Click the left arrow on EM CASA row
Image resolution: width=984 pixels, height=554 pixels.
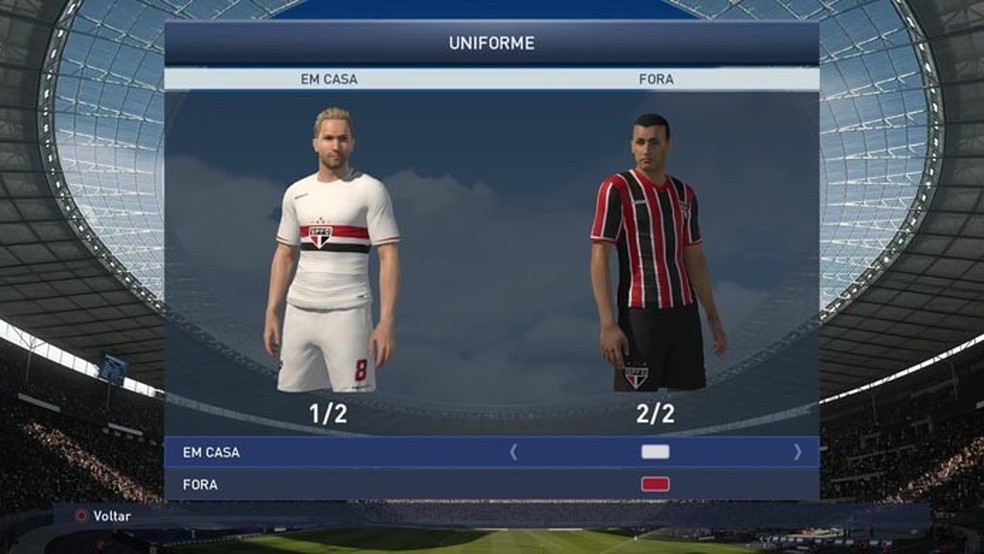(514, 452)
